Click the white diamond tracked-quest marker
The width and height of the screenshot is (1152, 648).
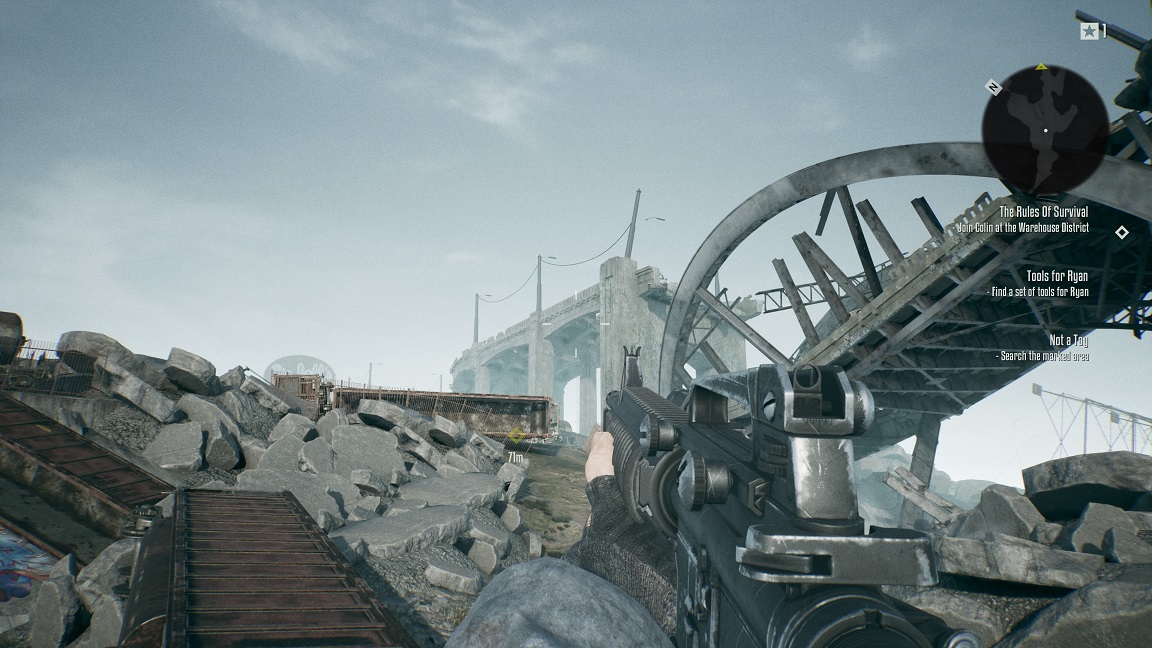(1121, 232)
